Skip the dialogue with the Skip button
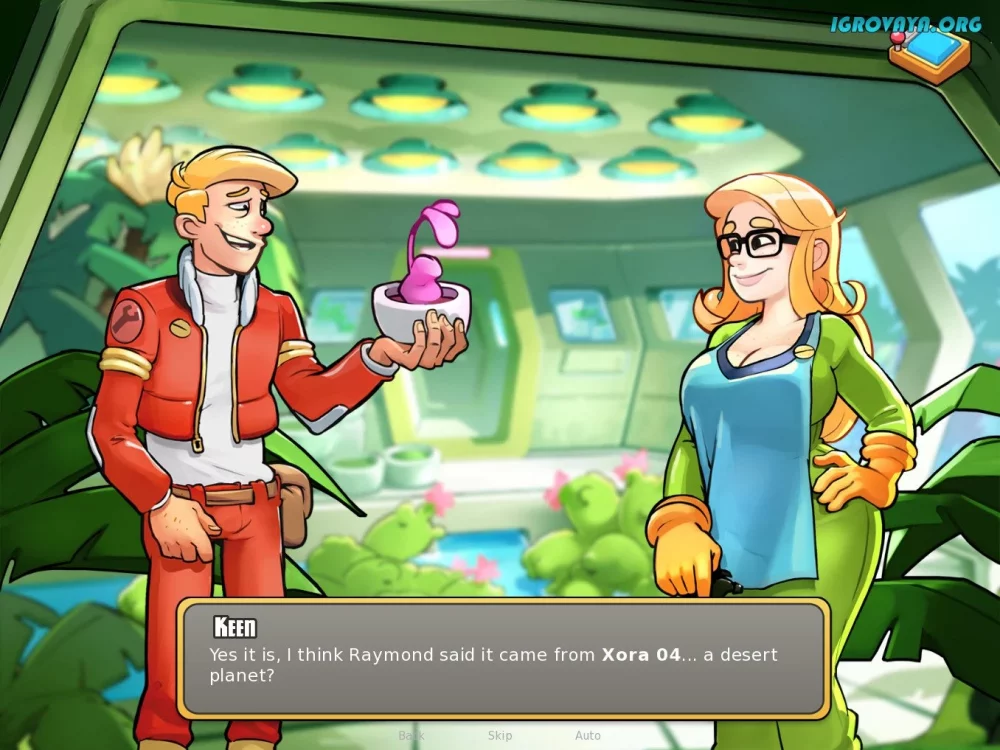This screenshot has width=1000, height=750. tap(500, 736)
